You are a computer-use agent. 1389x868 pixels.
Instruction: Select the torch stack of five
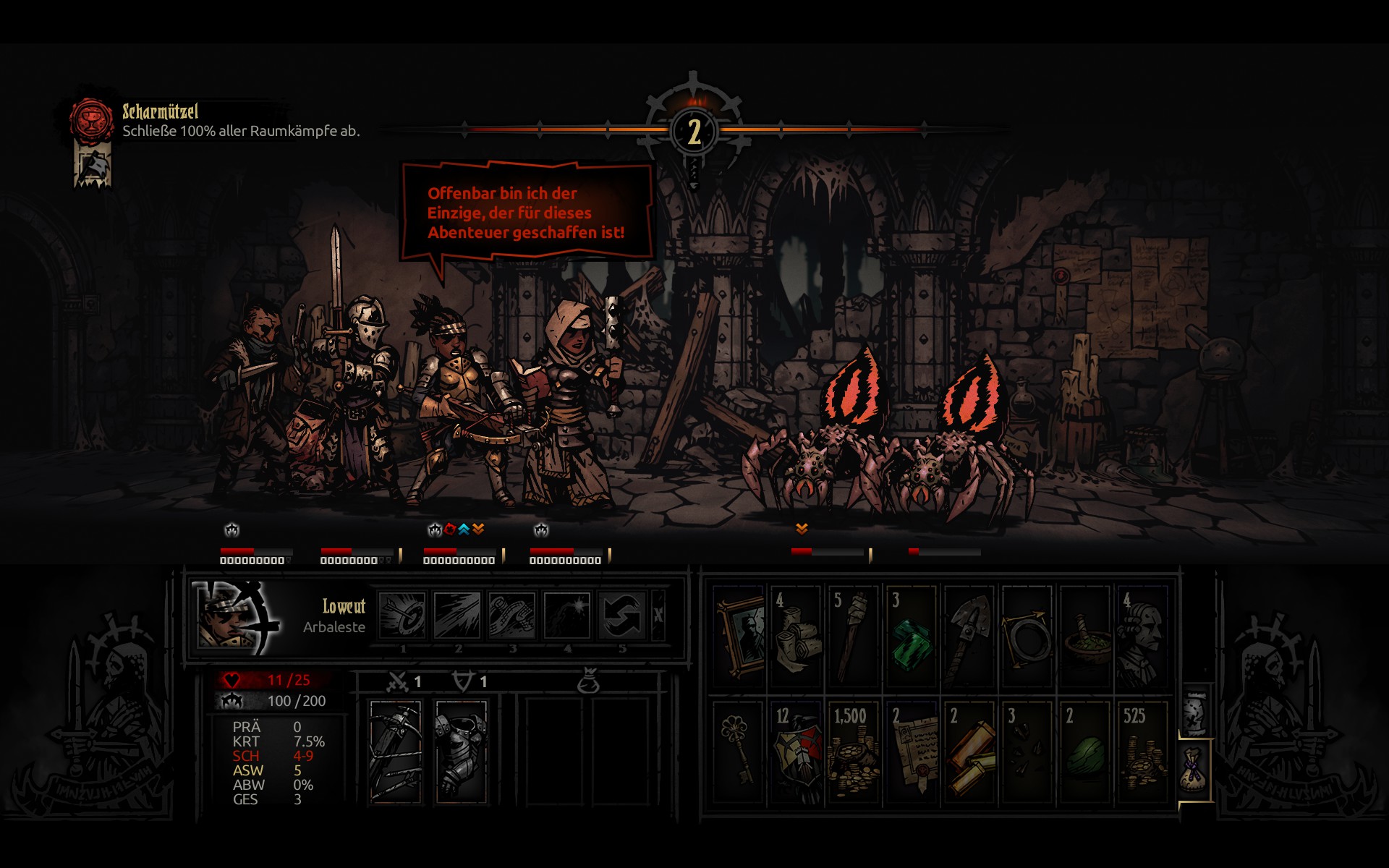[854, 636]
